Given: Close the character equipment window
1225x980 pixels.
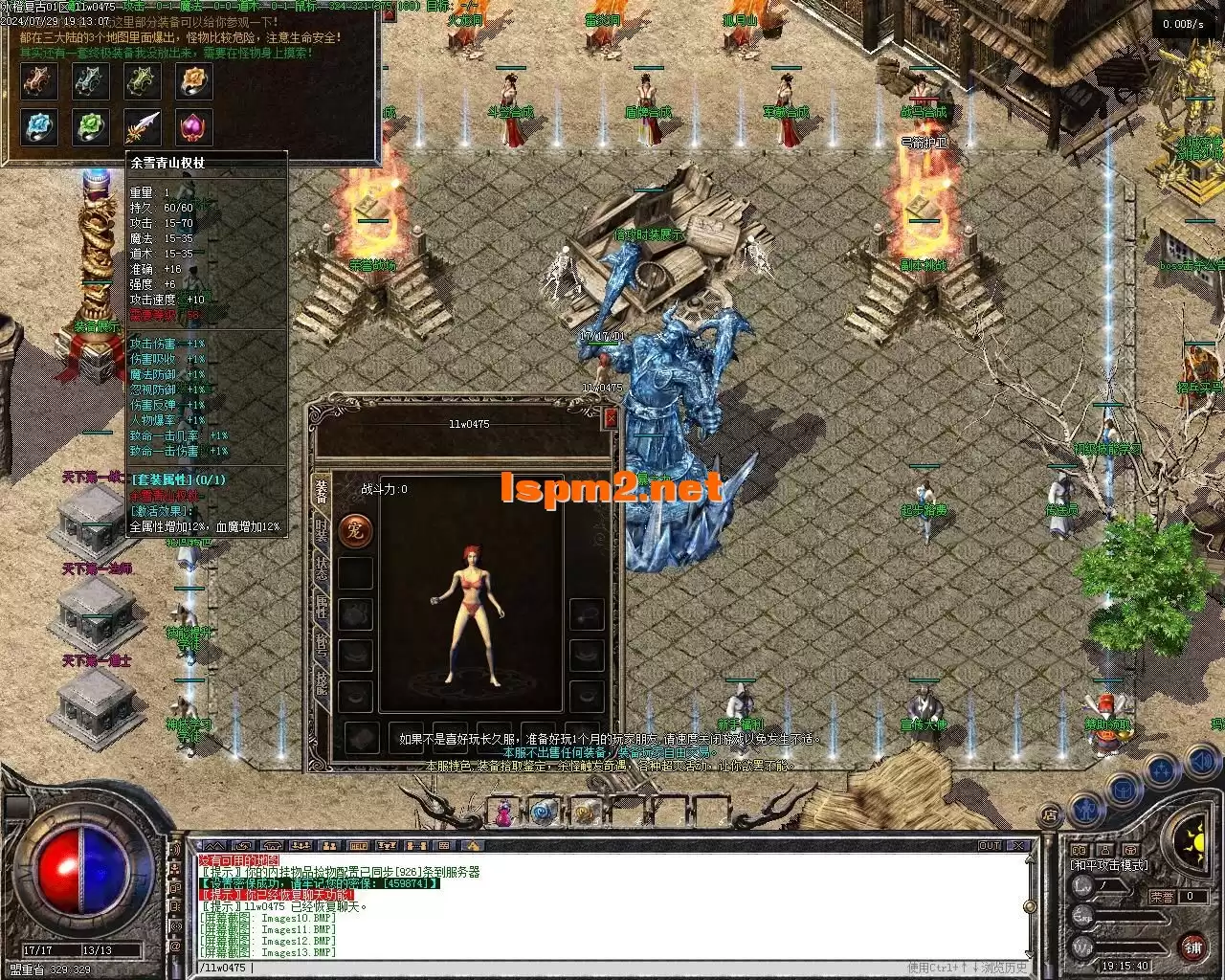Looking at the screenshot, I should (x=611, y=418).
